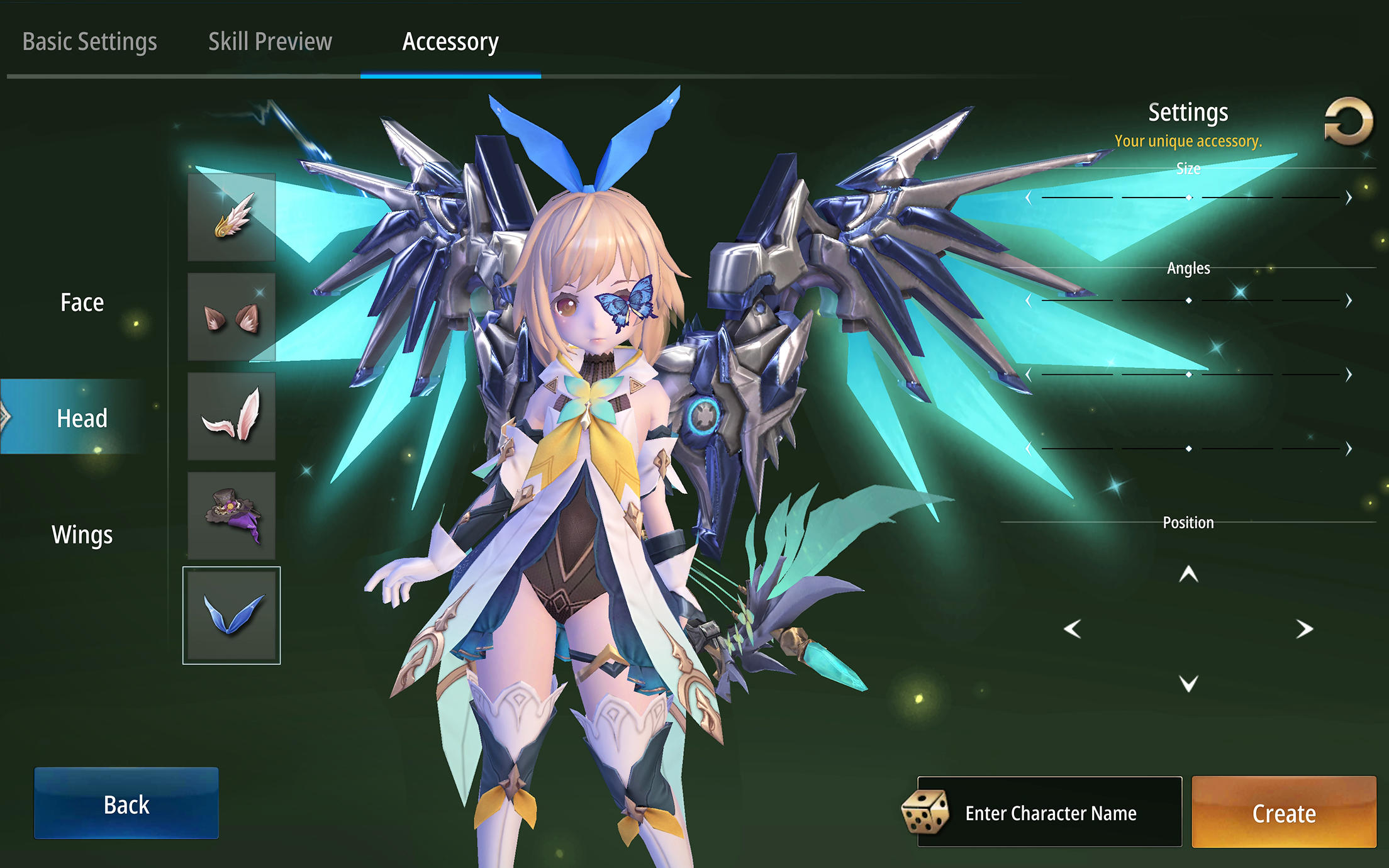Switch to the Face category
This screenshot has height=868, width=1389.
[81, 302]
